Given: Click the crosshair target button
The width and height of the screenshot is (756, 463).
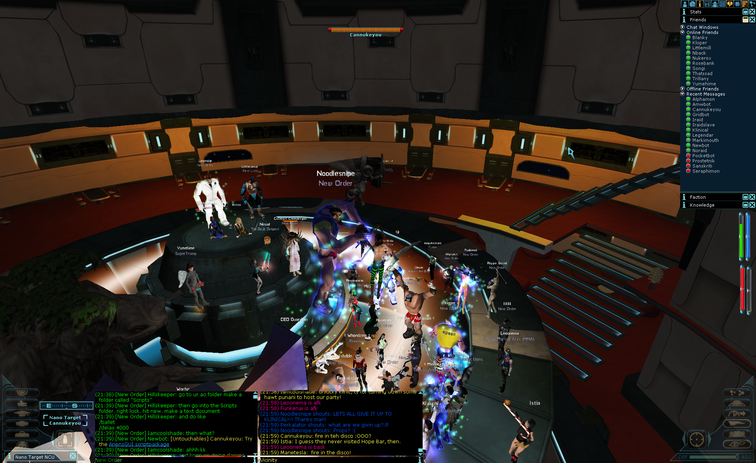Looking at the screenshot, I should click(x=695, y=439).
